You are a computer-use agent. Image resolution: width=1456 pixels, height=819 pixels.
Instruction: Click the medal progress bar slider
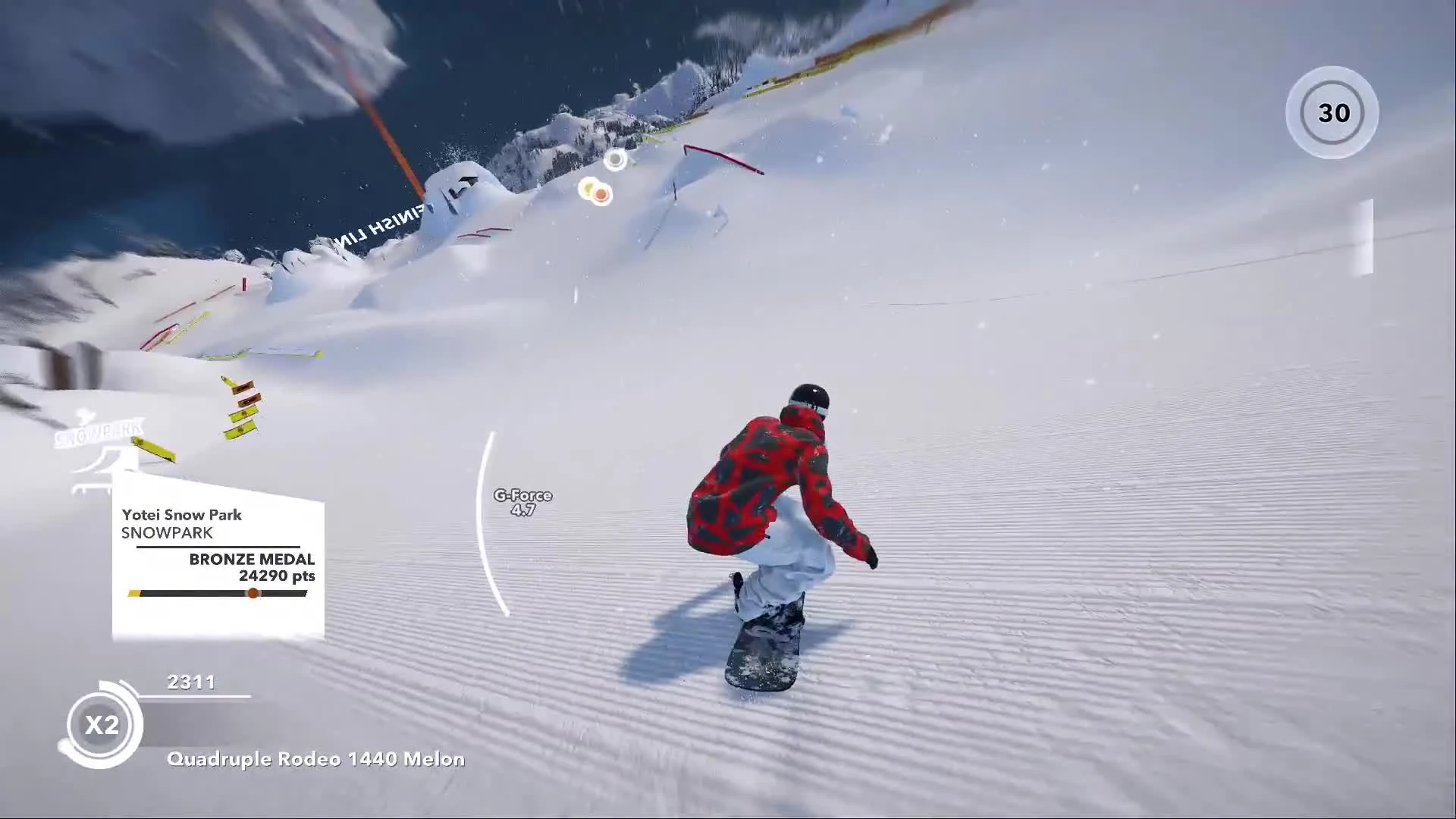tap(218, 593)
